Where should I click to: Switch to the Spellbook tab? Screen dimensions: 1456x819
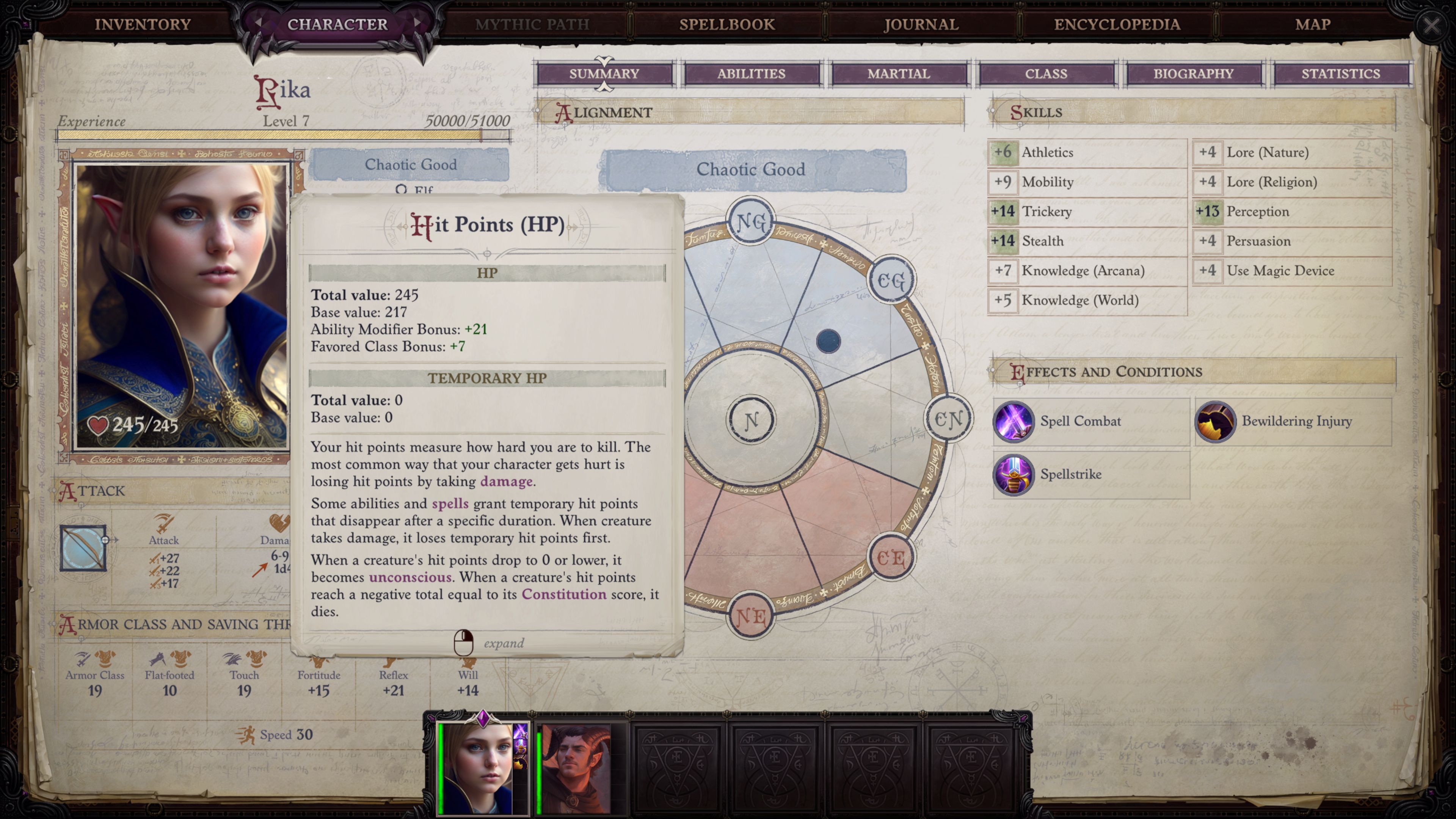[727, 24]
